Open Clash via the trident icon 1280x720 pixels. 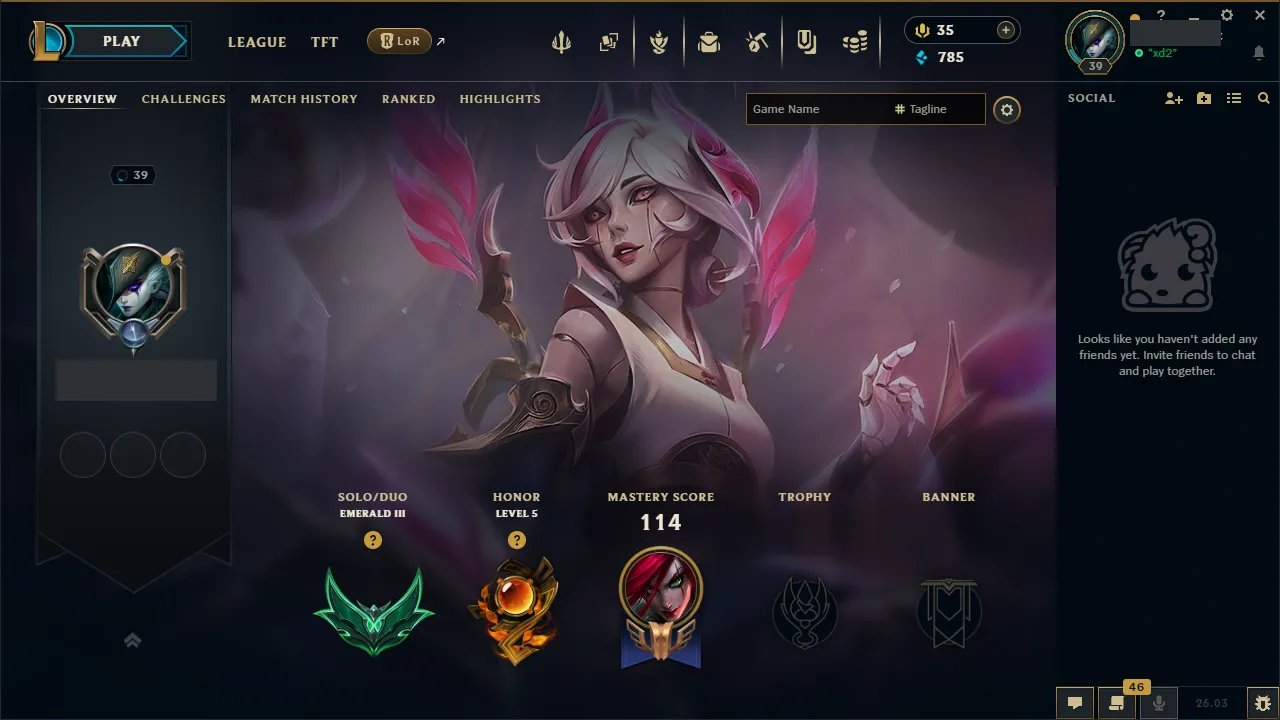tap(561, 42)
